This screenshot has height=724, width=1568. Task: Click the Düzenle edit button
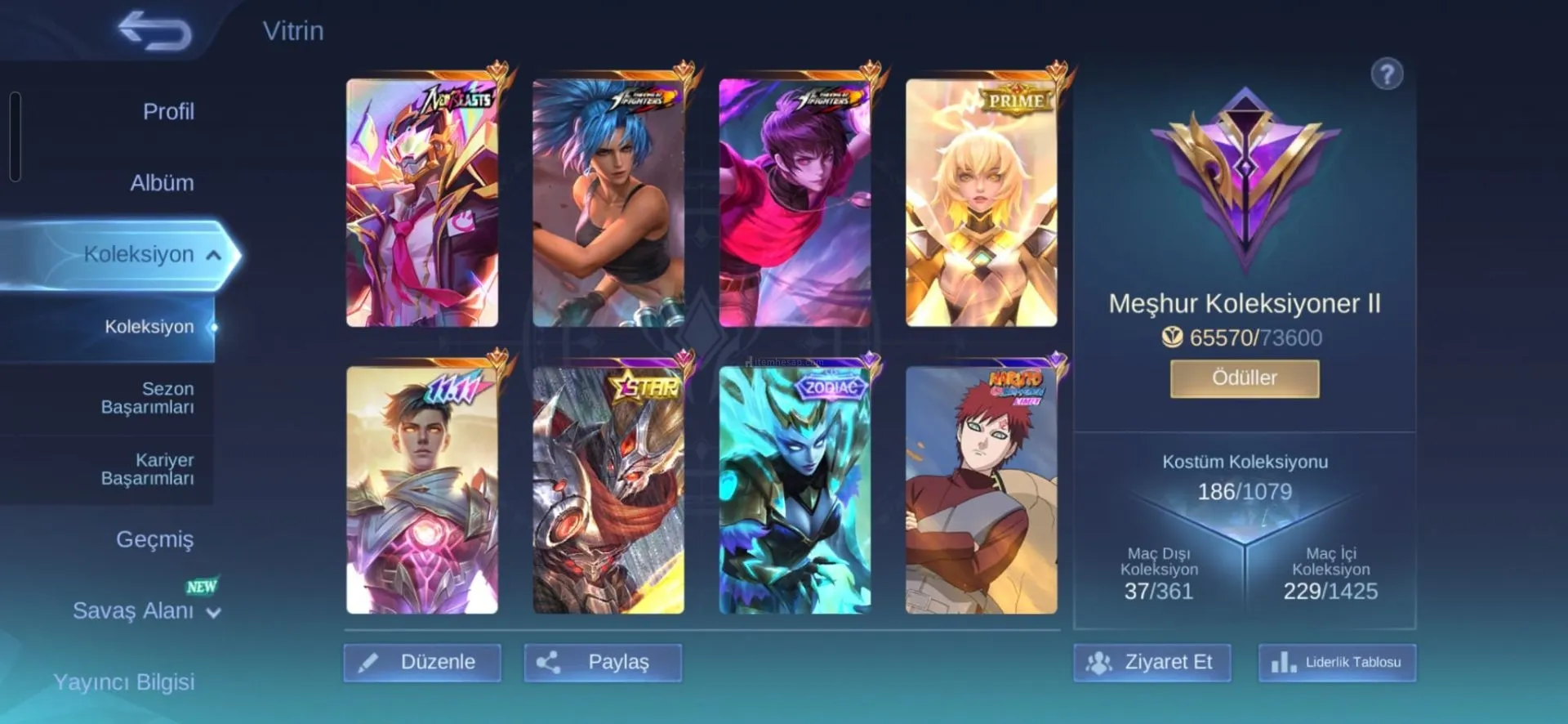(x=422, y=662)
